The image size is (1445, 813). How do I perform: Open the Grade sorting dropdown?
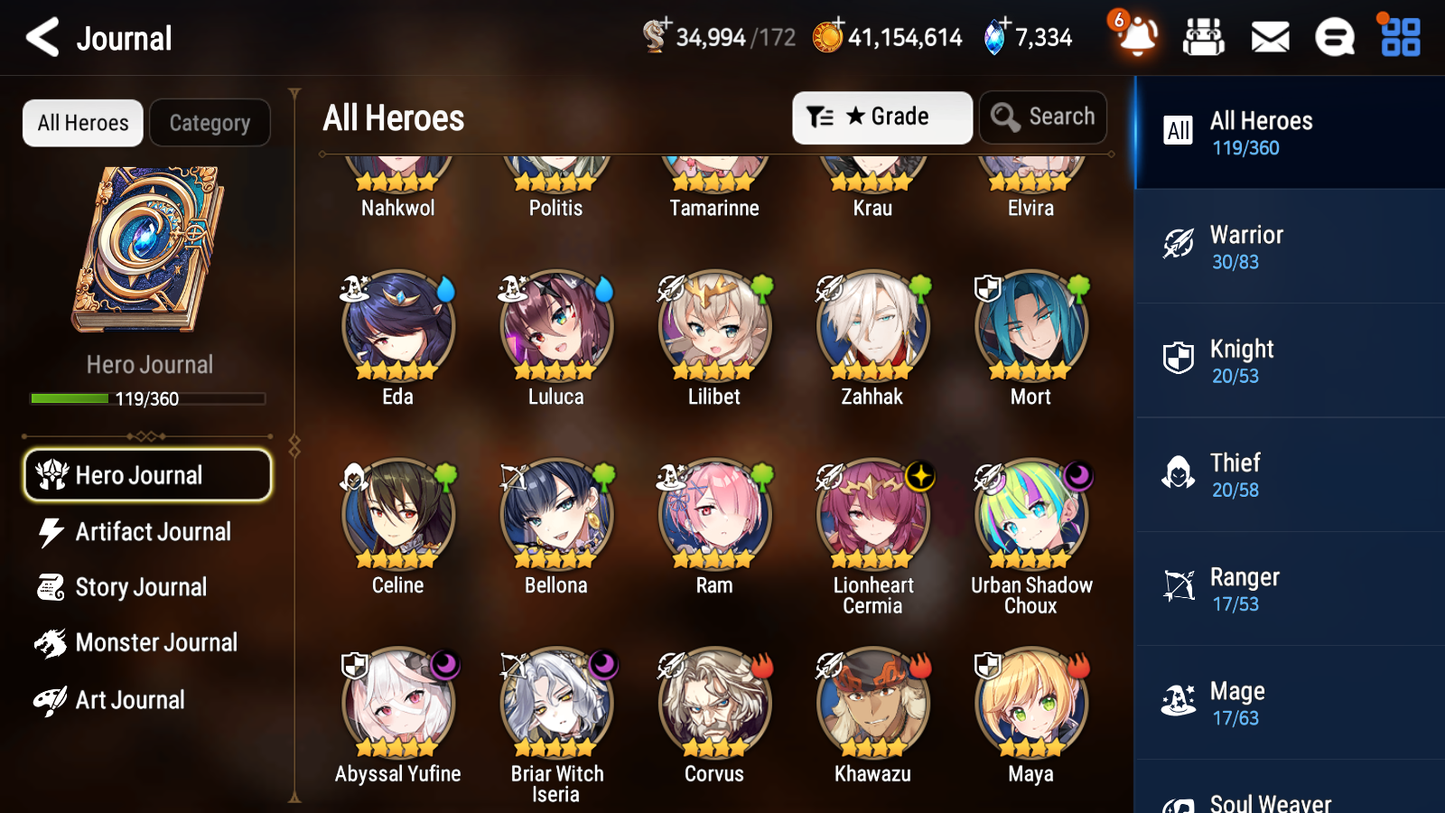pos(882,117)
